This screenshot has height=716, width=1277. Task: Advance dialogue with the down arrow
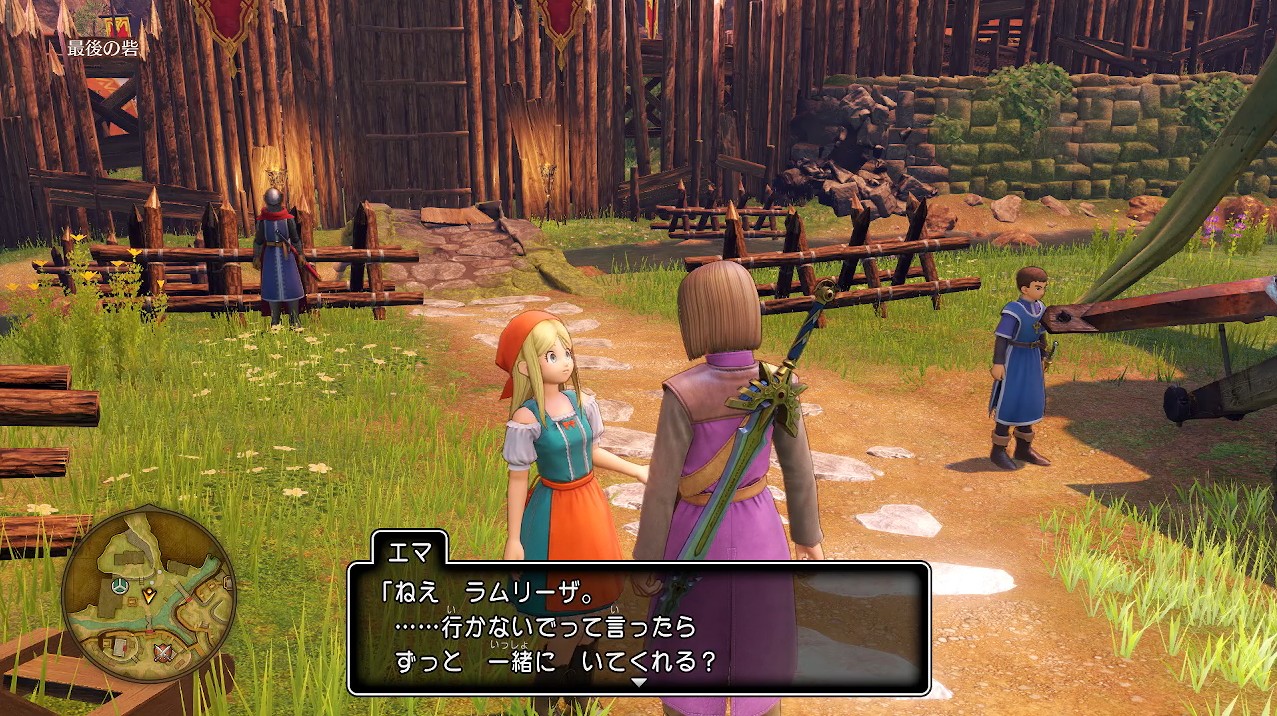(x=638, y=682)
